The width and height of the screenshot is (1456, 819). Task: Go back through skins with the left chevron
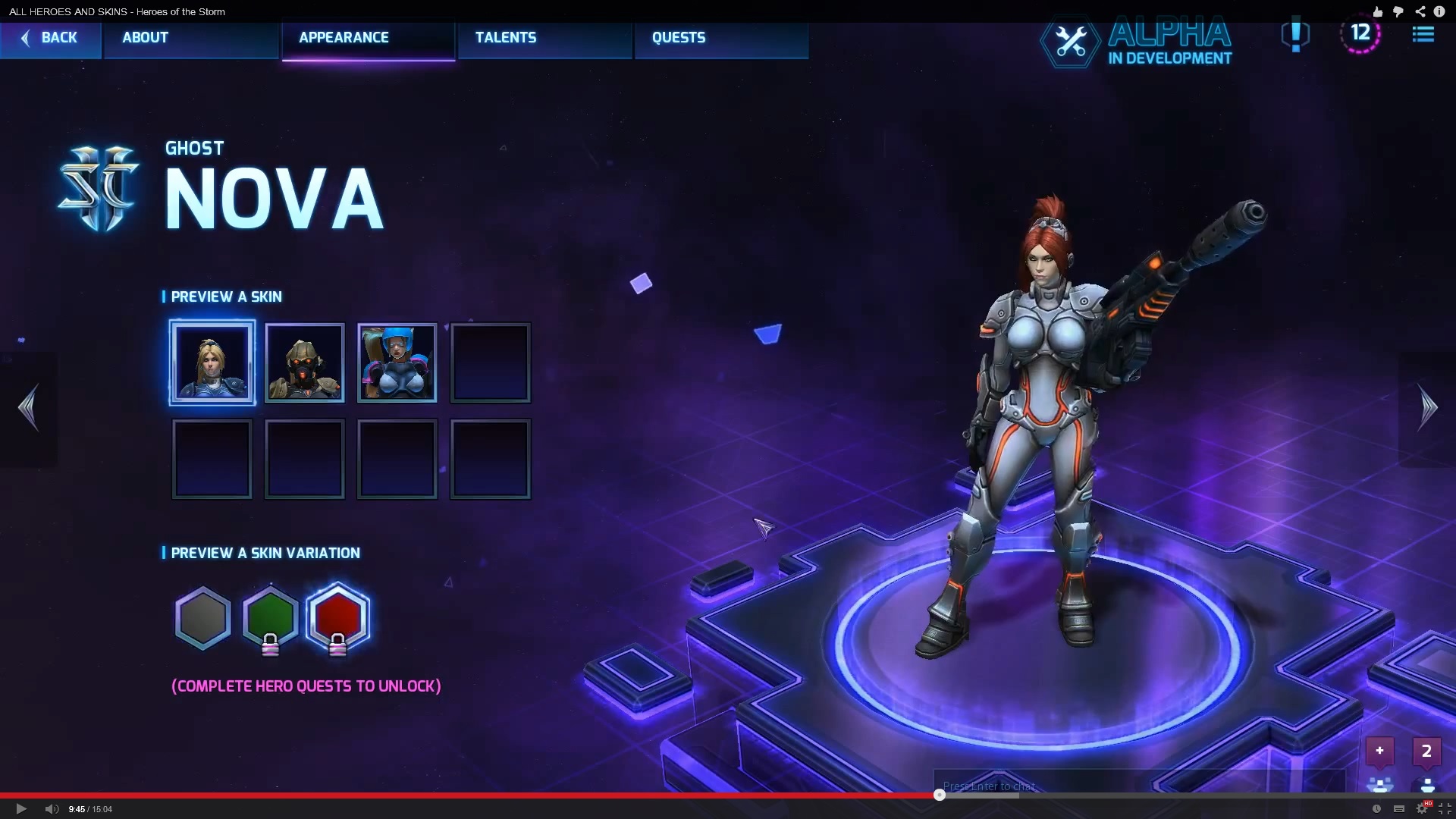(x=29, y=407)
